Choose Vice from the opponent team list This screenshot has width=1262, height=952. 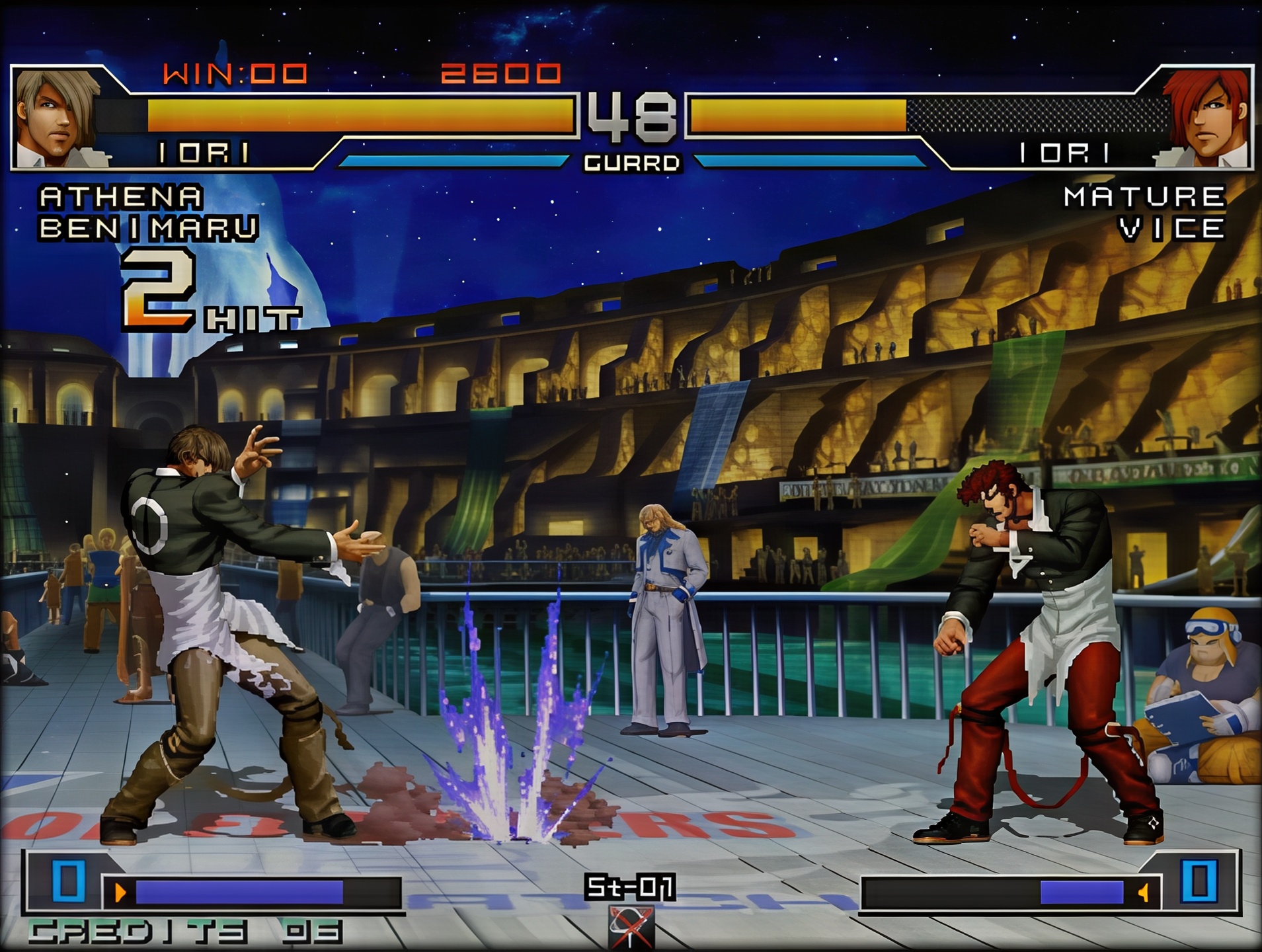pos(1171,228)
